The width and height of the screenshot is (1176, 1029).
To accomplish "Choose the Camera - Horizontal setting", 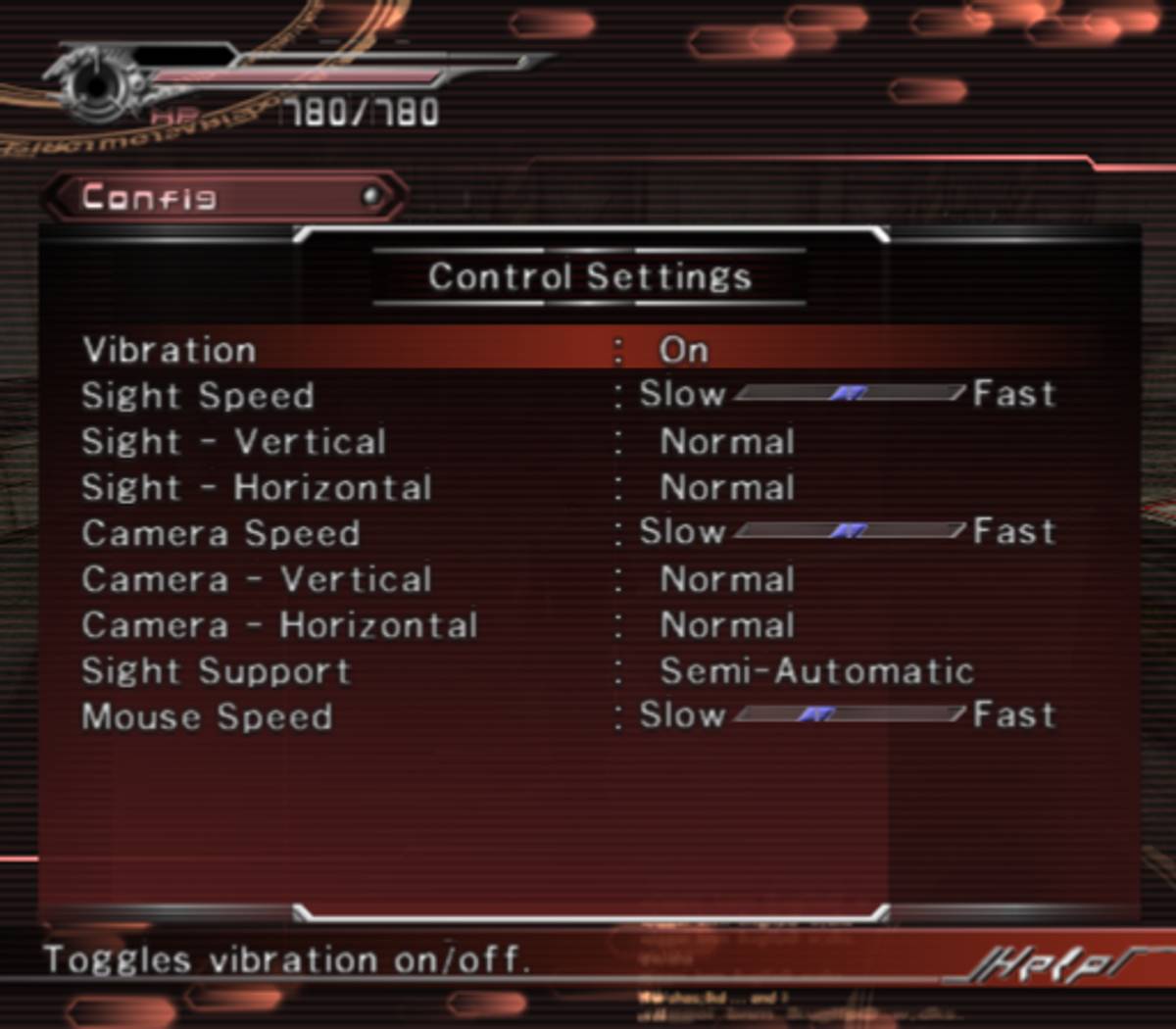I will click(x=726, y=625).
